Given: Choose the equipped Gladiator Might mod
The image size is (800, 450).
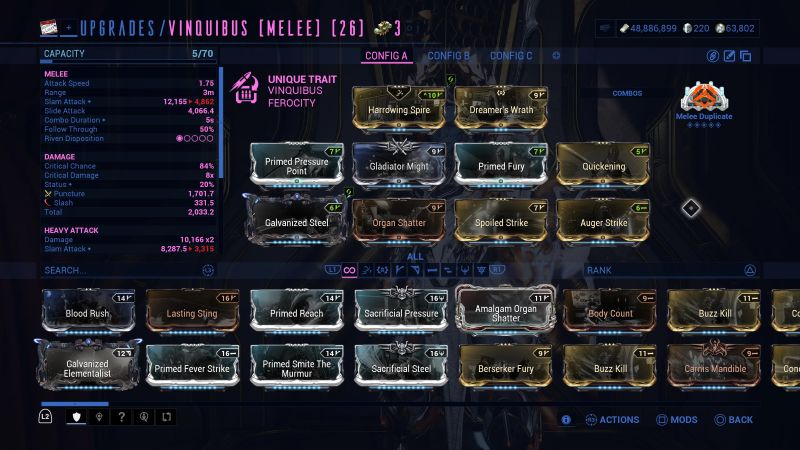Looking at the screenshot, I should pos(399,164).
